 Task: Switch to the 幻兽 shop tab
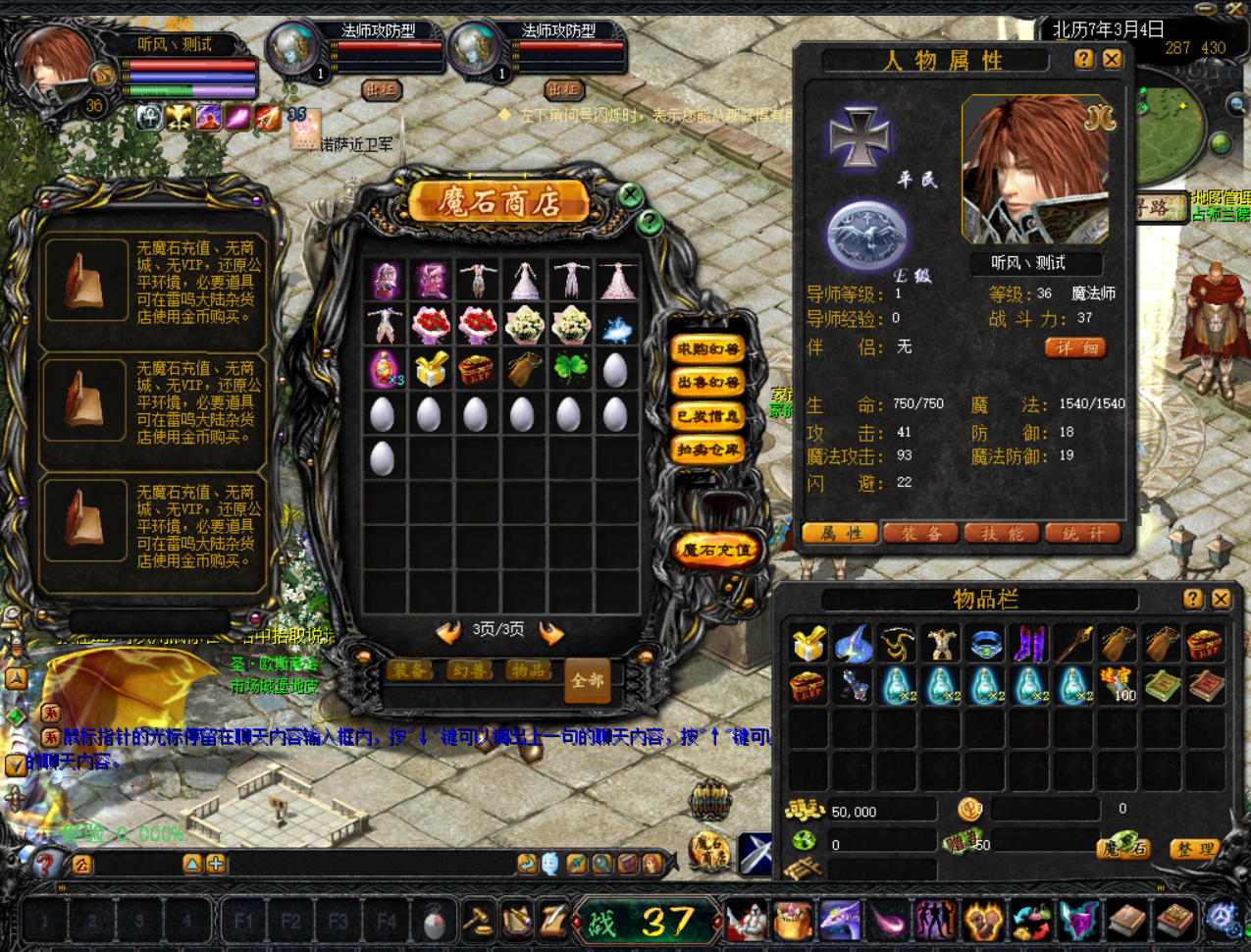tap(470, 671)
